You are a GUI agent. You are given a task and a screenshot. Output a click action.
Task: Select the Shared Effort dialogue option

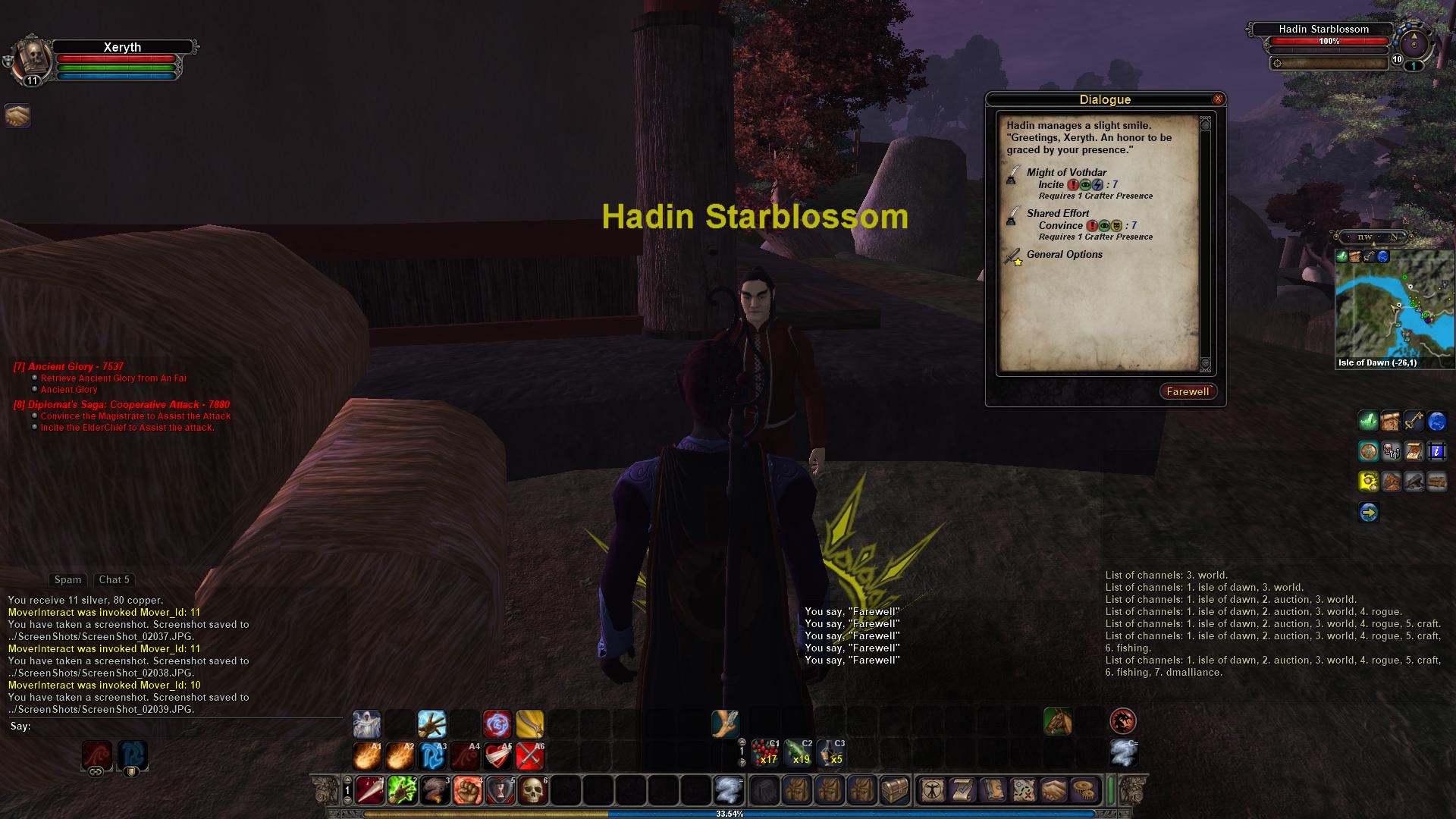coord(1058,214)
